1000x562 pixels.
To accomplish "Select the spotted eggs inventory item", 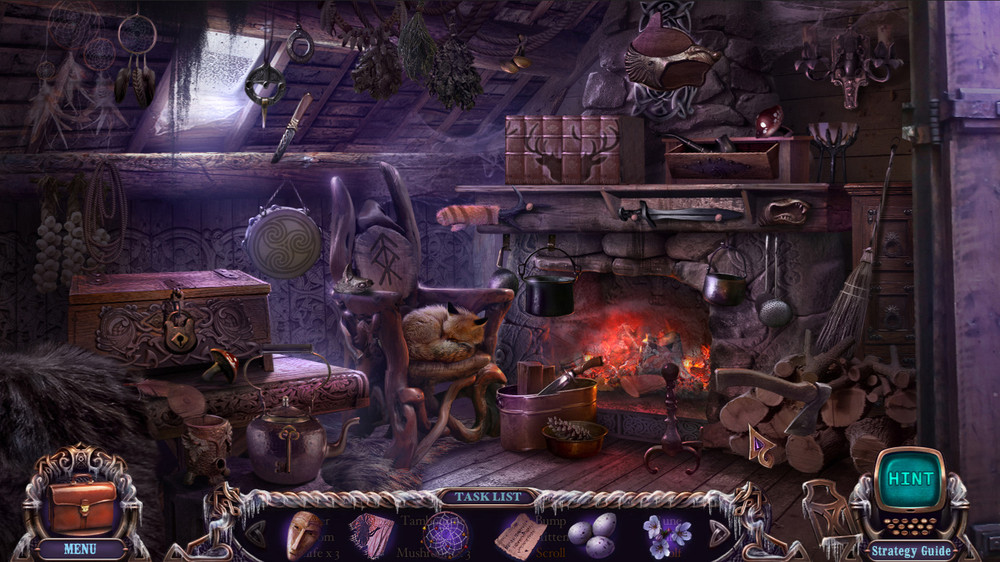I will [x=592, y=535].
